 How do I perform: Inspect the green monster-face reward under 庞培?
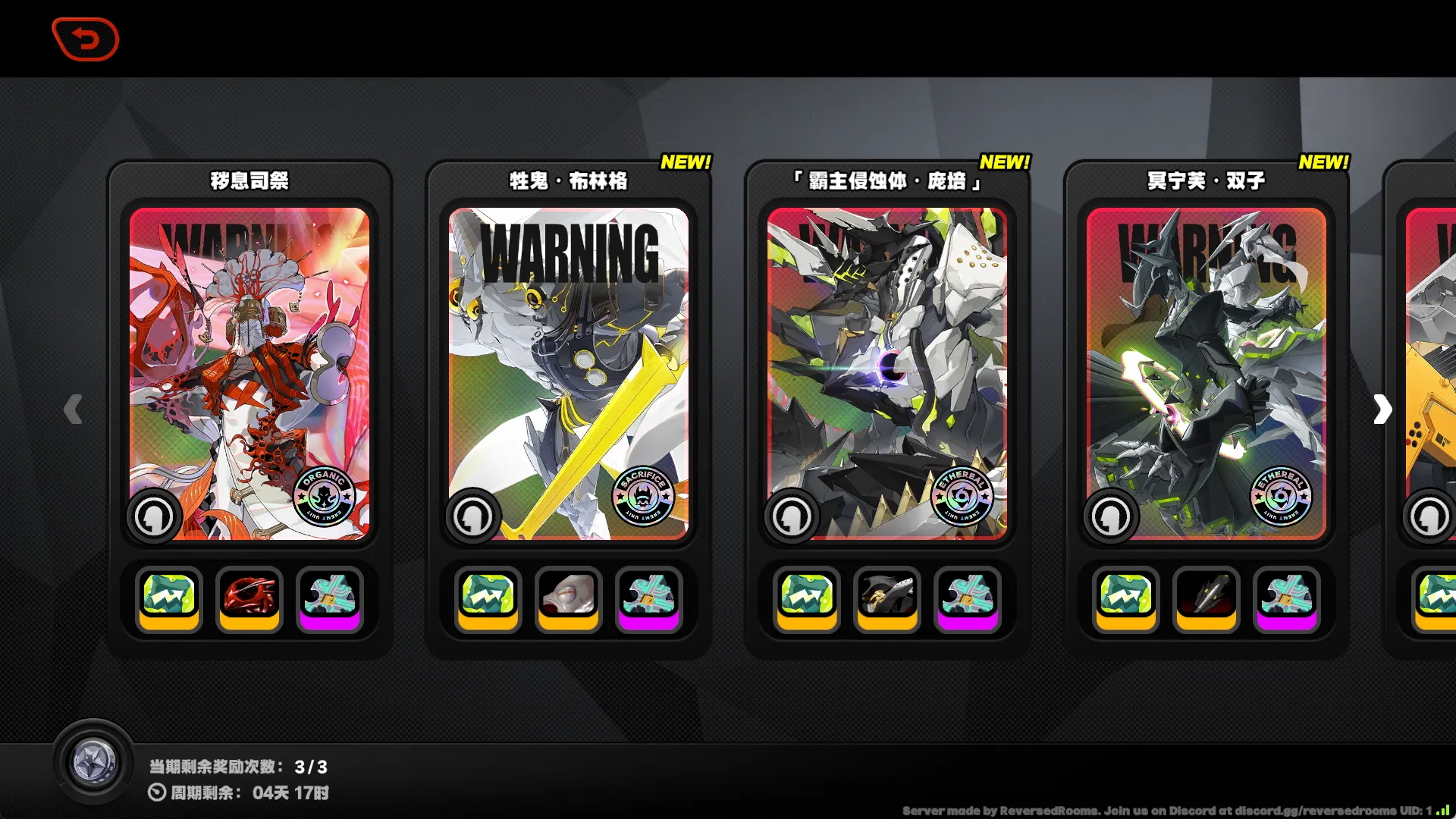[807, 598]
